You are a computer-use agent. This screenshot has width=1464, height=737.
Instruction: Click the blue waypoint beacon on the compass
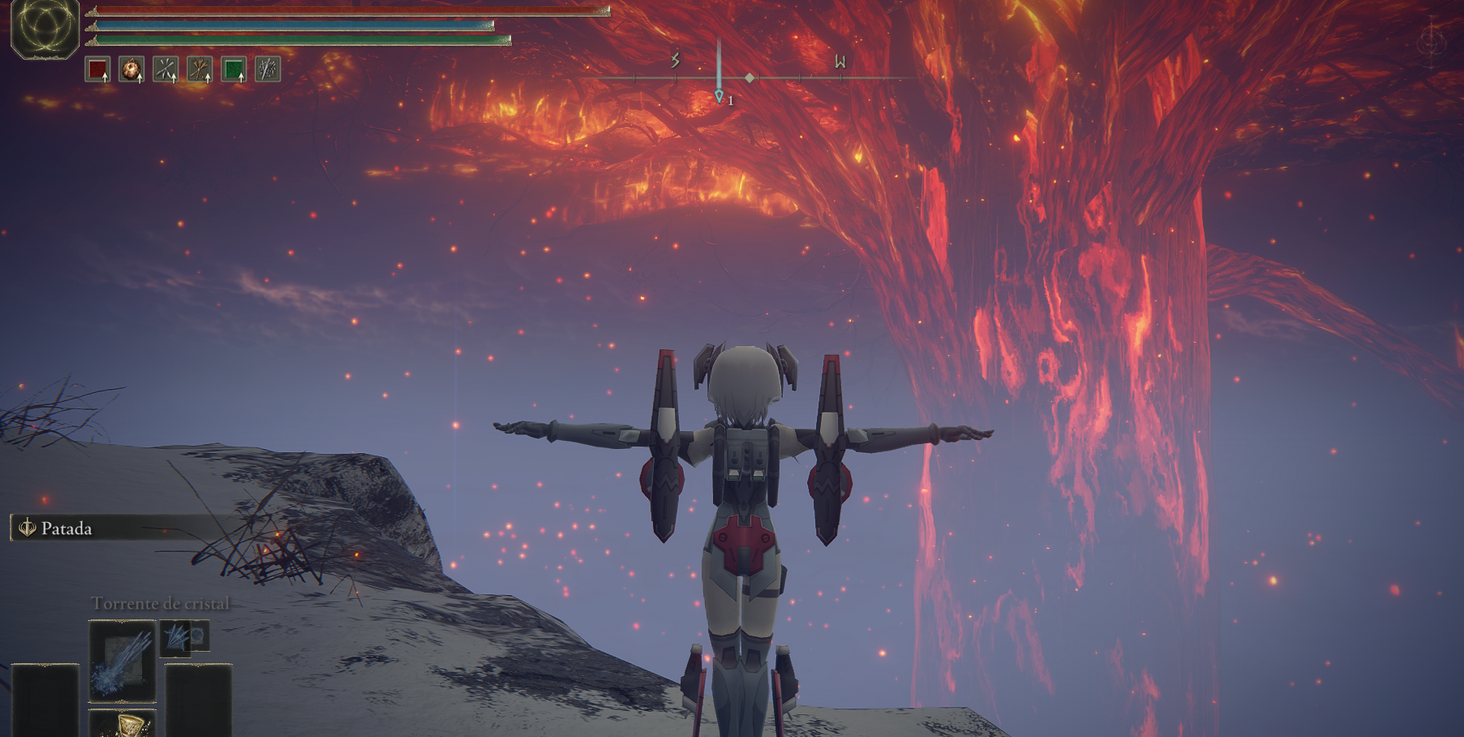719,96
